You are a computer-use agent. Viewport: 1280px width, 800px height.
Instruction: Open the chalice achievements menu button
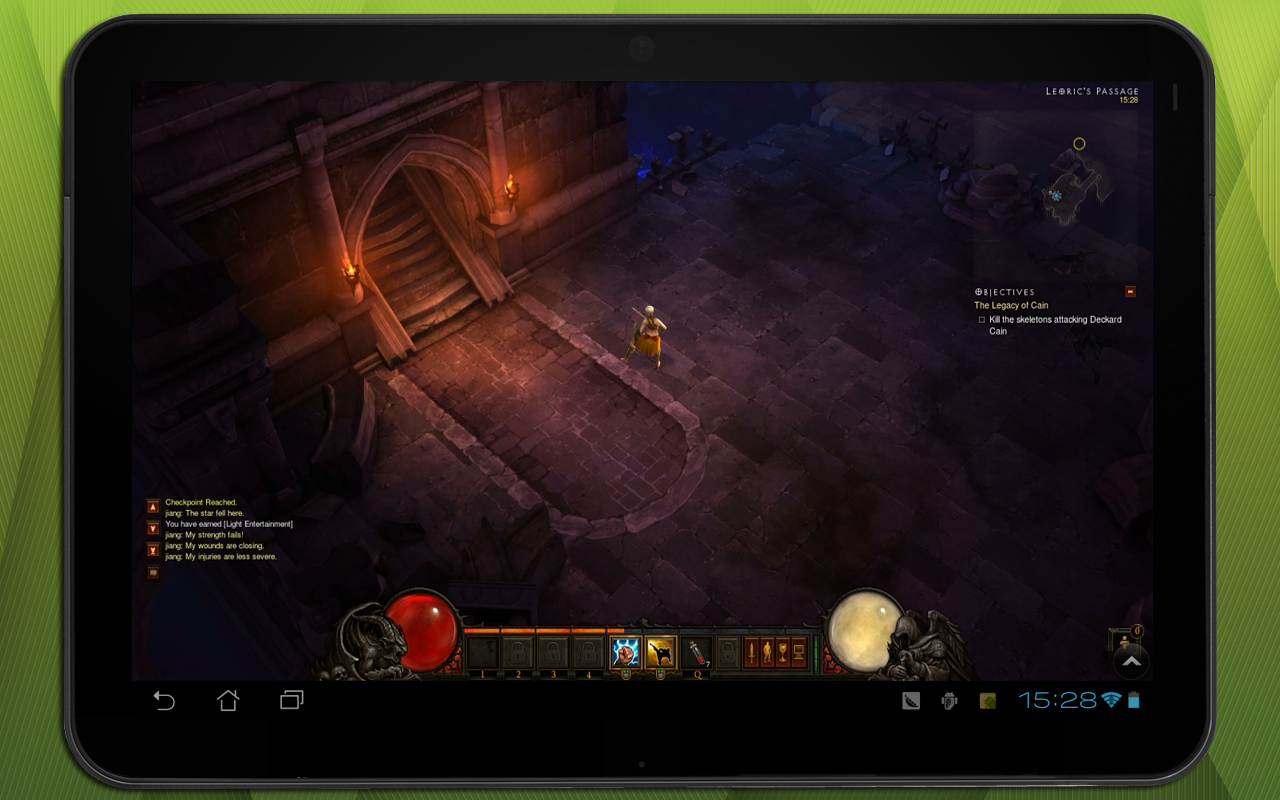783,653
